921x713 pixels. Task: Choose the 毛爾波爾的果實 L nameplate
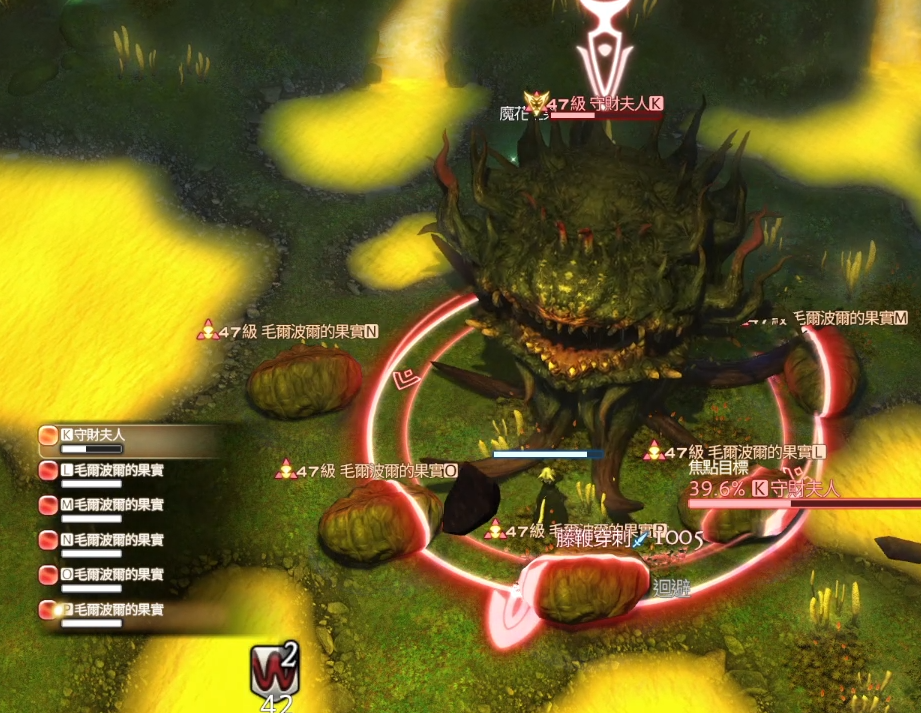point(745,452)
